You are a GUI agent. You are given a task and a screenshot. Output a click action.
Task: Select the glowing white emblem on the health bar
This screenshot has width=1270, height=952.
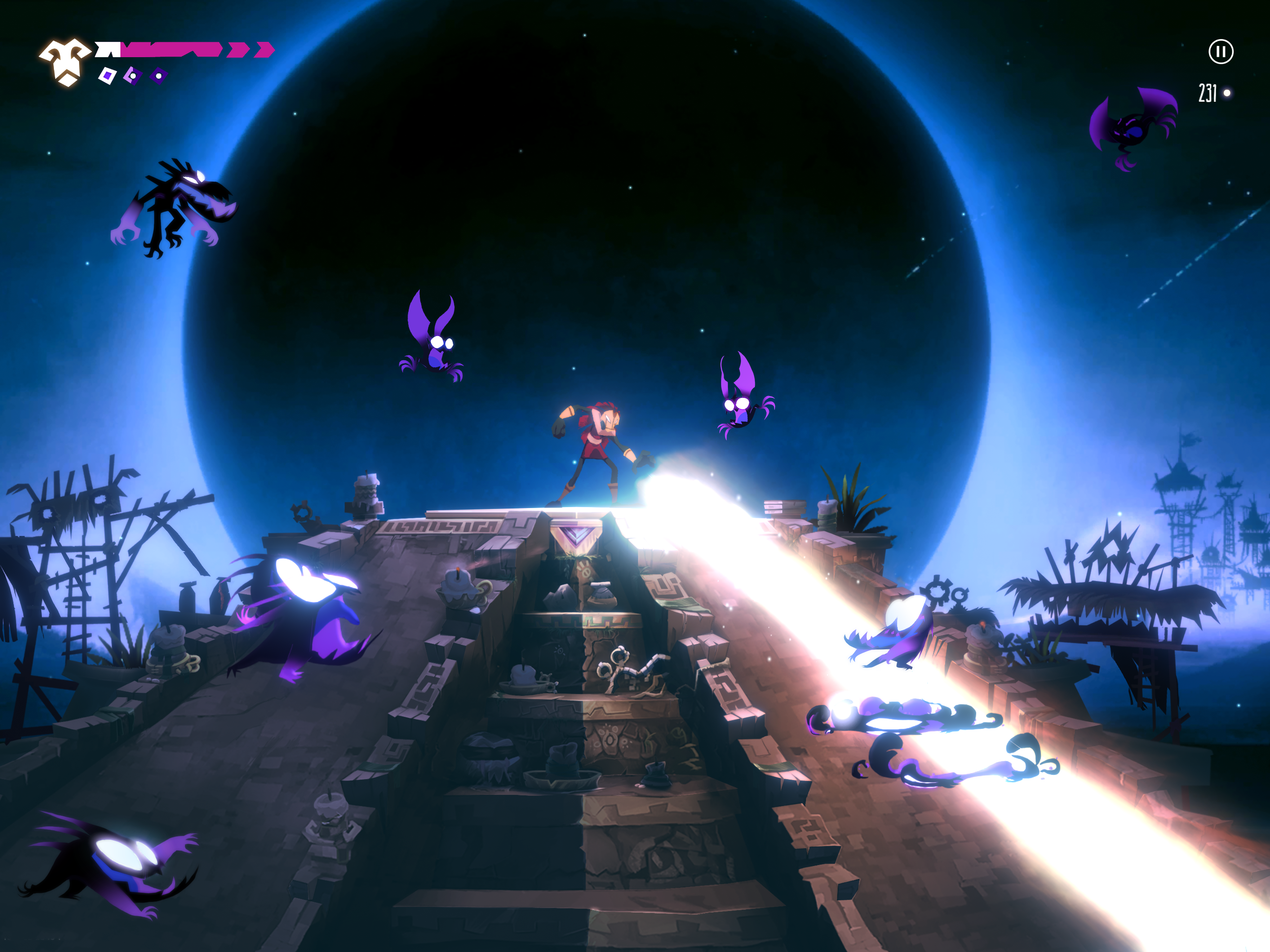click(63, 58)
